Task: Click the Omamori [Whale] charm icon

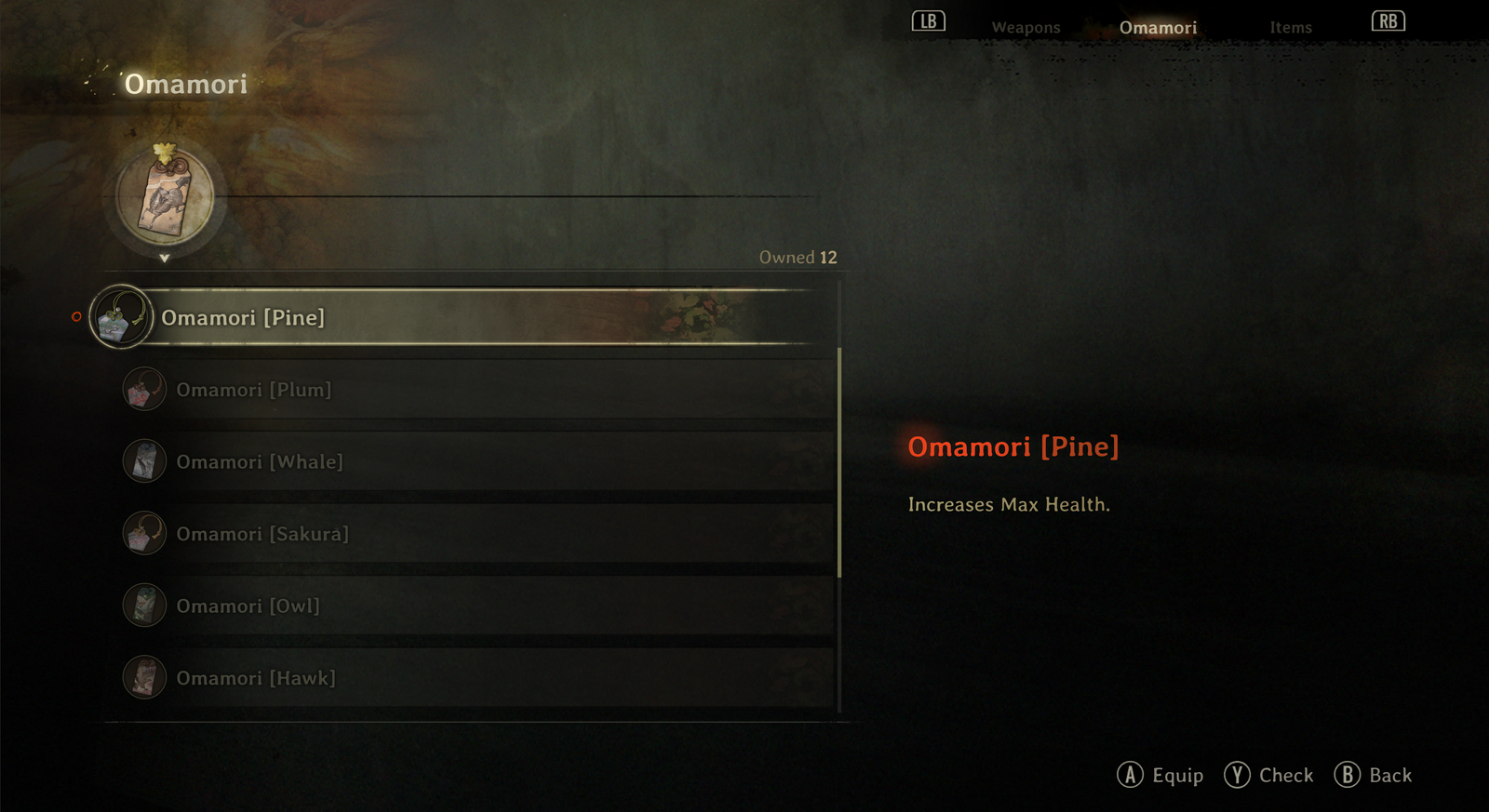Action: click(144, 460)
